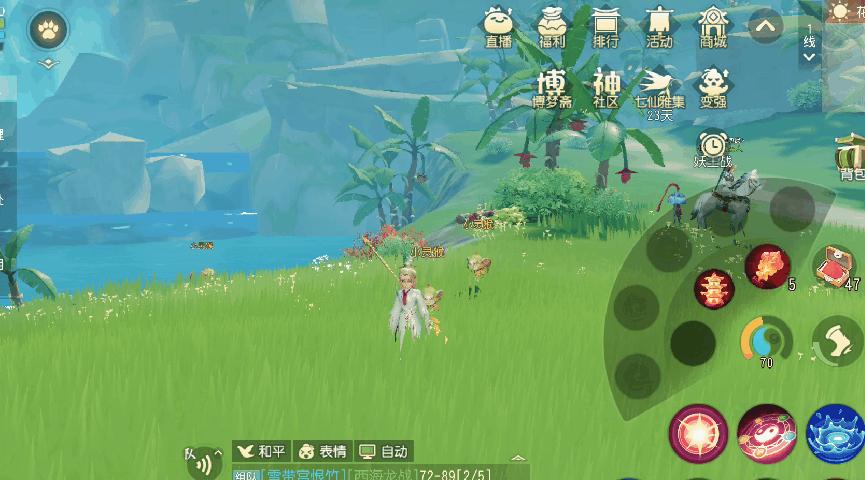Tap the paw print pet button
The image size is (865, 480).
[47, 33]
